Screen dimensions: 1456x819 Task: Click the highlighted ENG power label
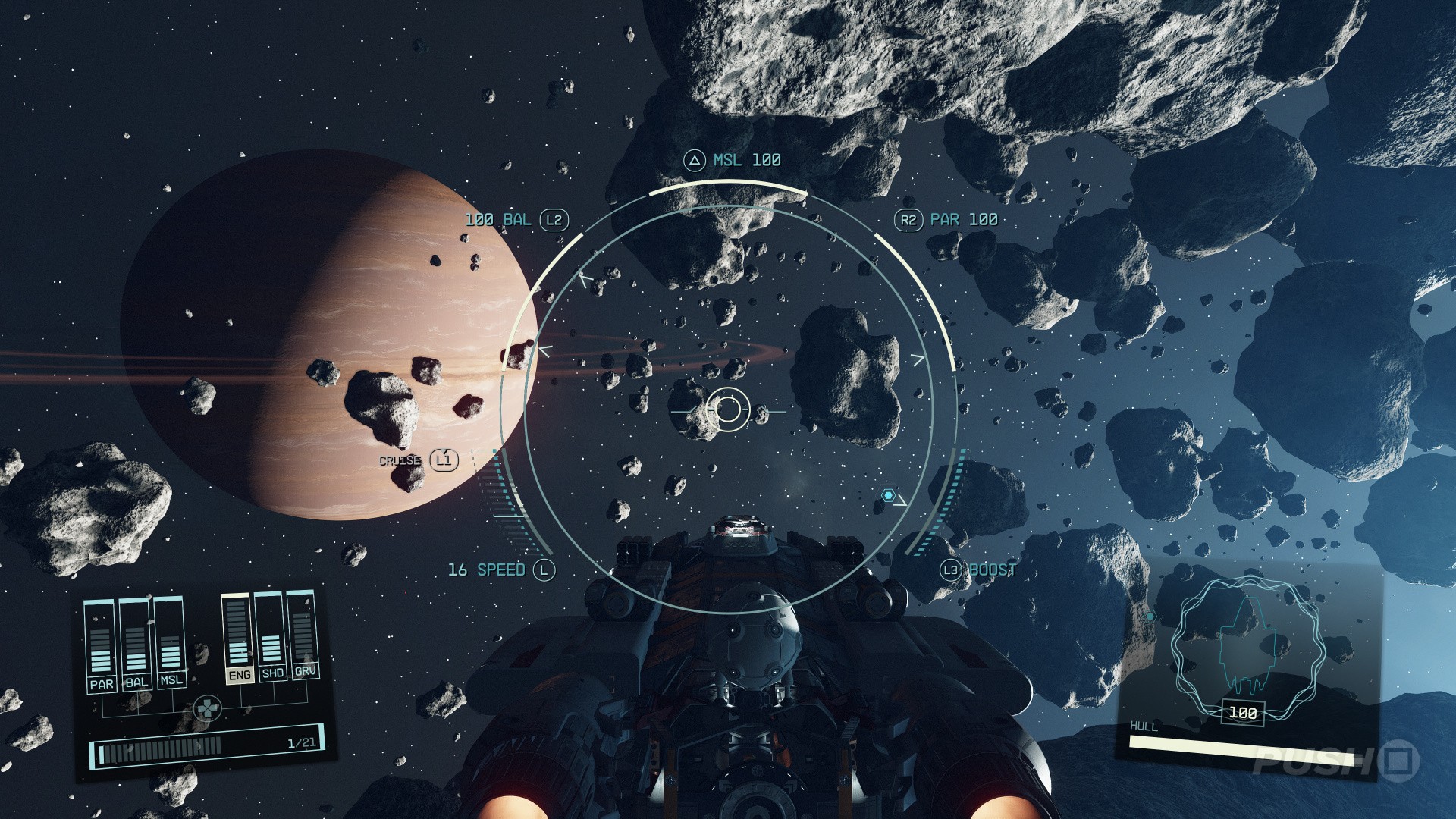[x=239, y=675]
